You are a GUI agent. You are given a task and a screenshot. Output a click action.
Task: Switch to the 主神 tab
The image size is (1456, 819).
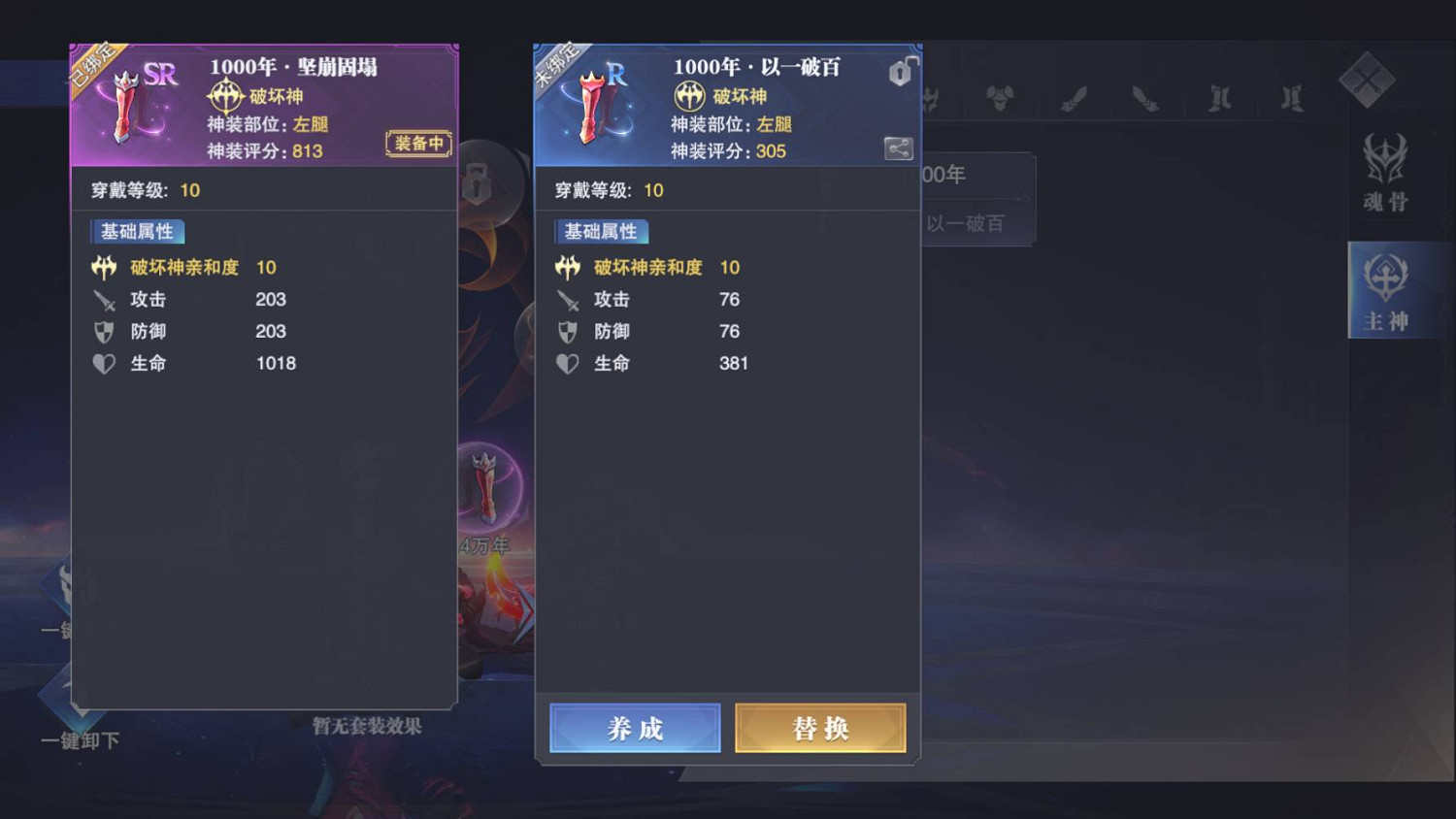click(x=1385, y=291)
